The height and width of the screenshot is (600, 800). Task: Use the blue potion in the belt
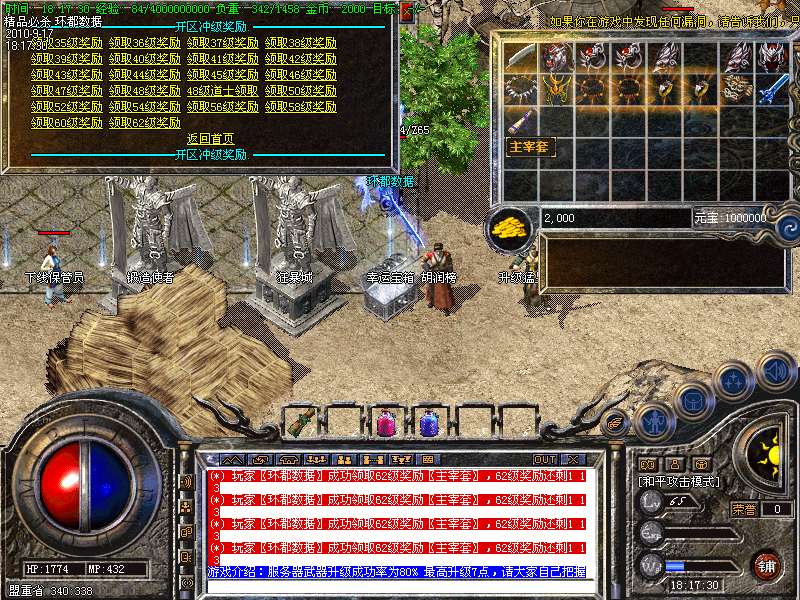[x=429, y=423]
